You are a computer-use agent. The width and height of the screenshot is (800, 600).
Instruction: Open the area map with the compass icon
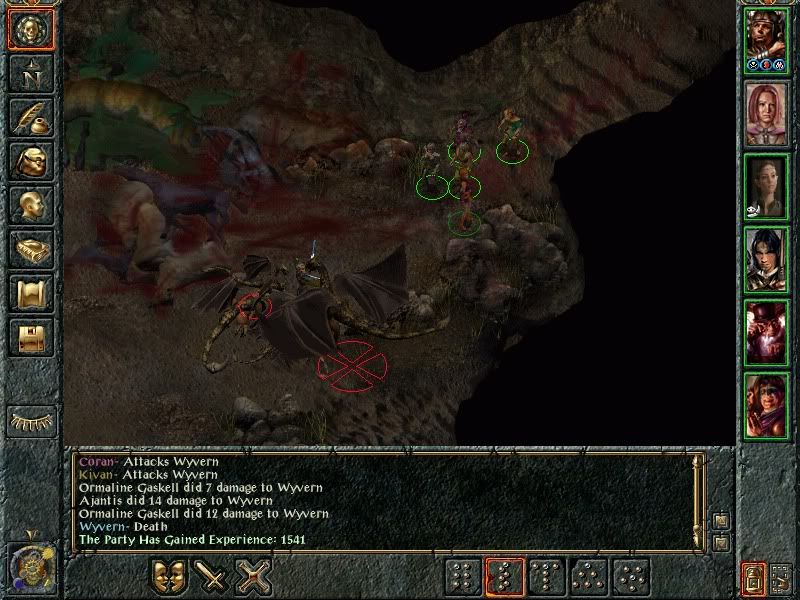pyautogui.click(x=29, y=74)
